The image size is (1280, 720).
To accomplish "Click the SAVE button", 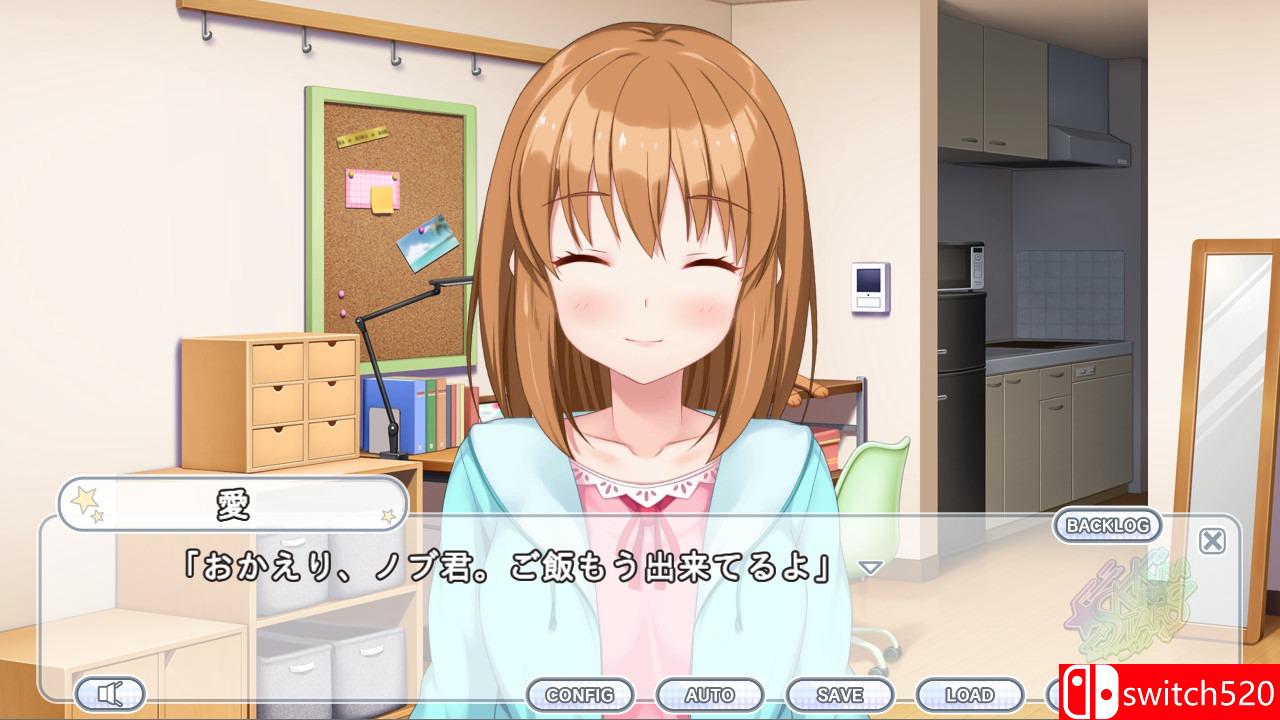I will click(x=841, y=693).
